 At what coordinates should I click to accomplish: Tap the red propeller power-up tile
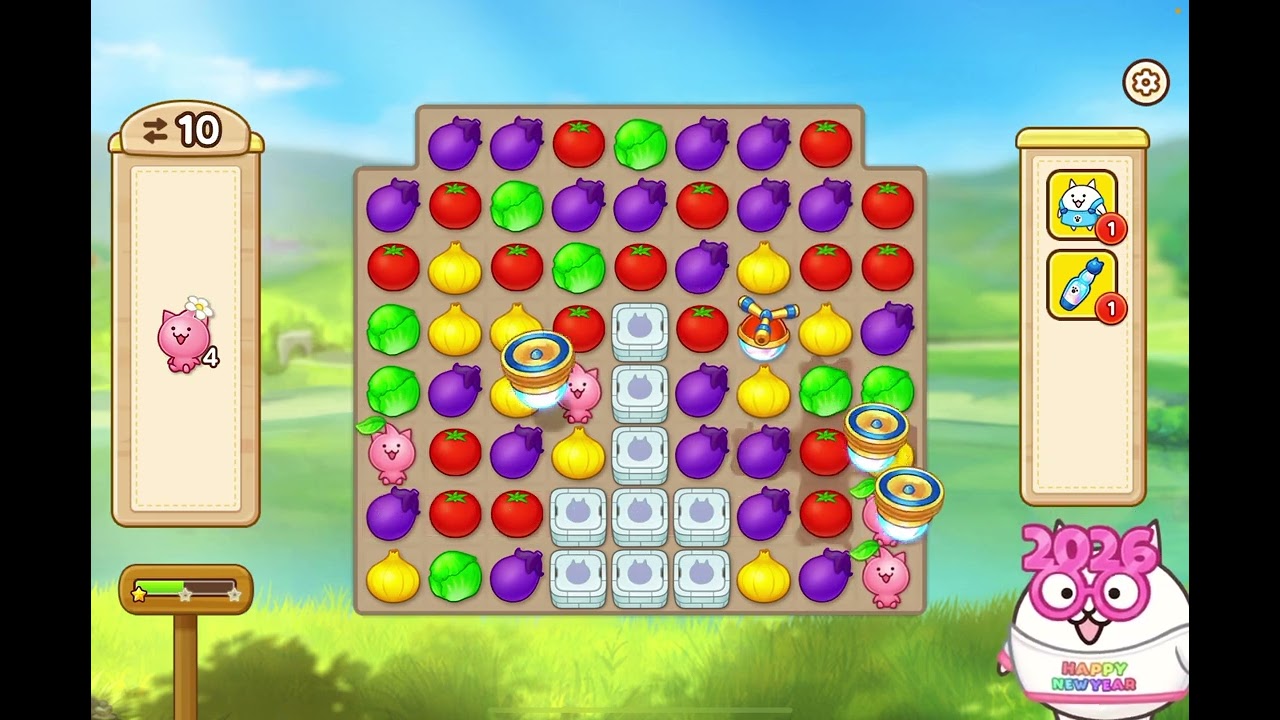[x=766, y=328]
